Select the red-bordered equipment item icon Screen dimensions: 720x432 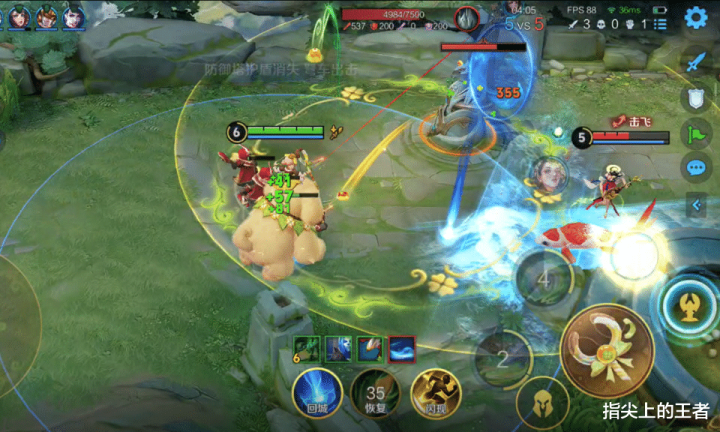(401, 349)
